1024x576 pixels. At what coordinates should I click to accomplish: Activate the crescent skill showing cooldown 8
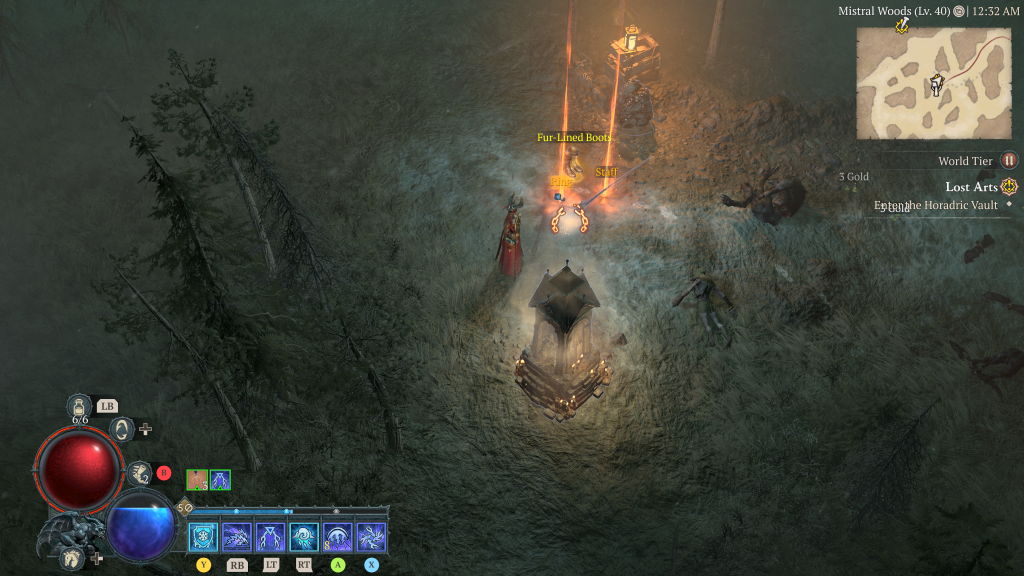coord(338,538)
